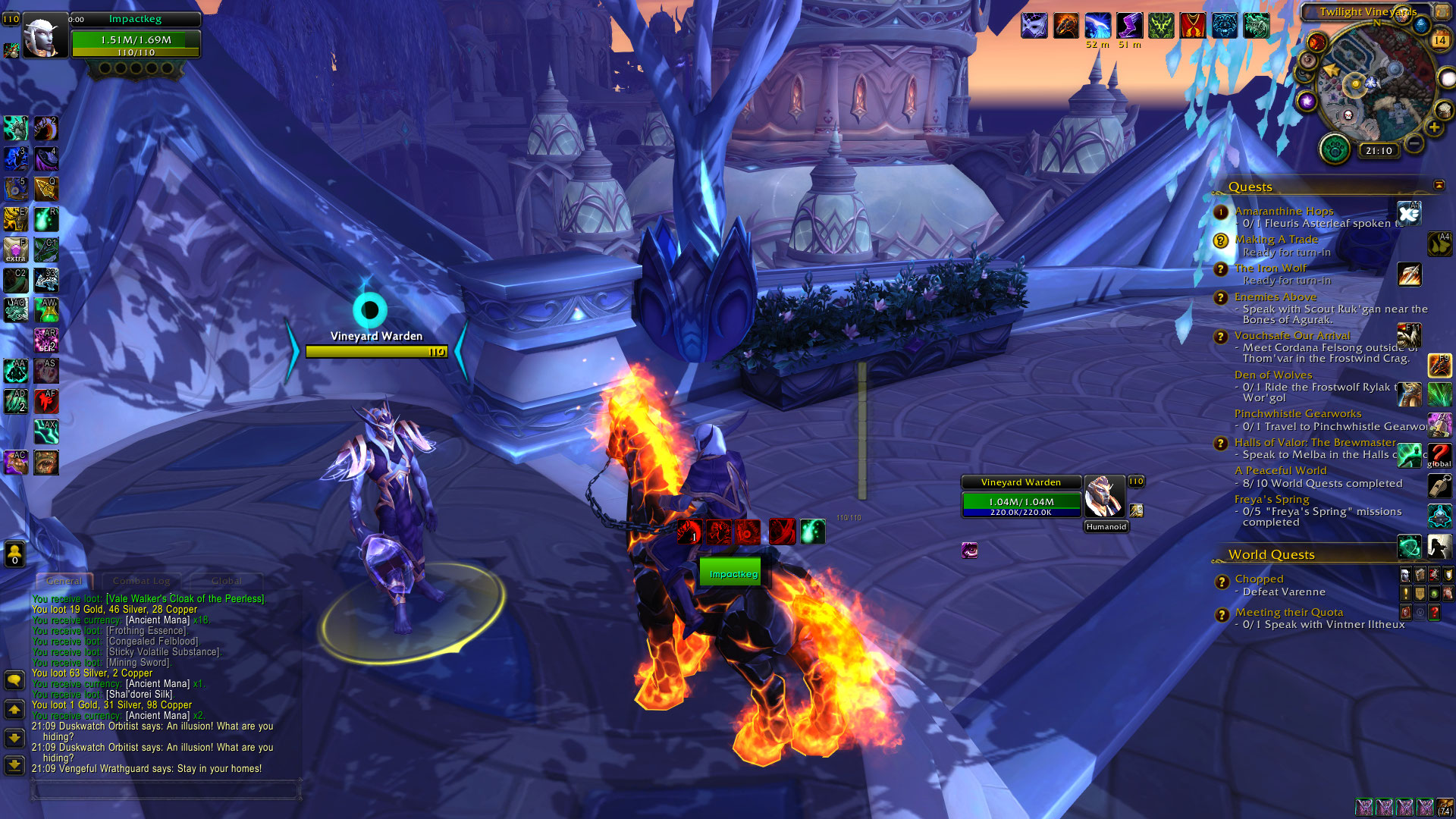Open the Meeting their Quota world quest
Screen dimensions: 1456x819
pyautogui.click(x=1288, y=612)
